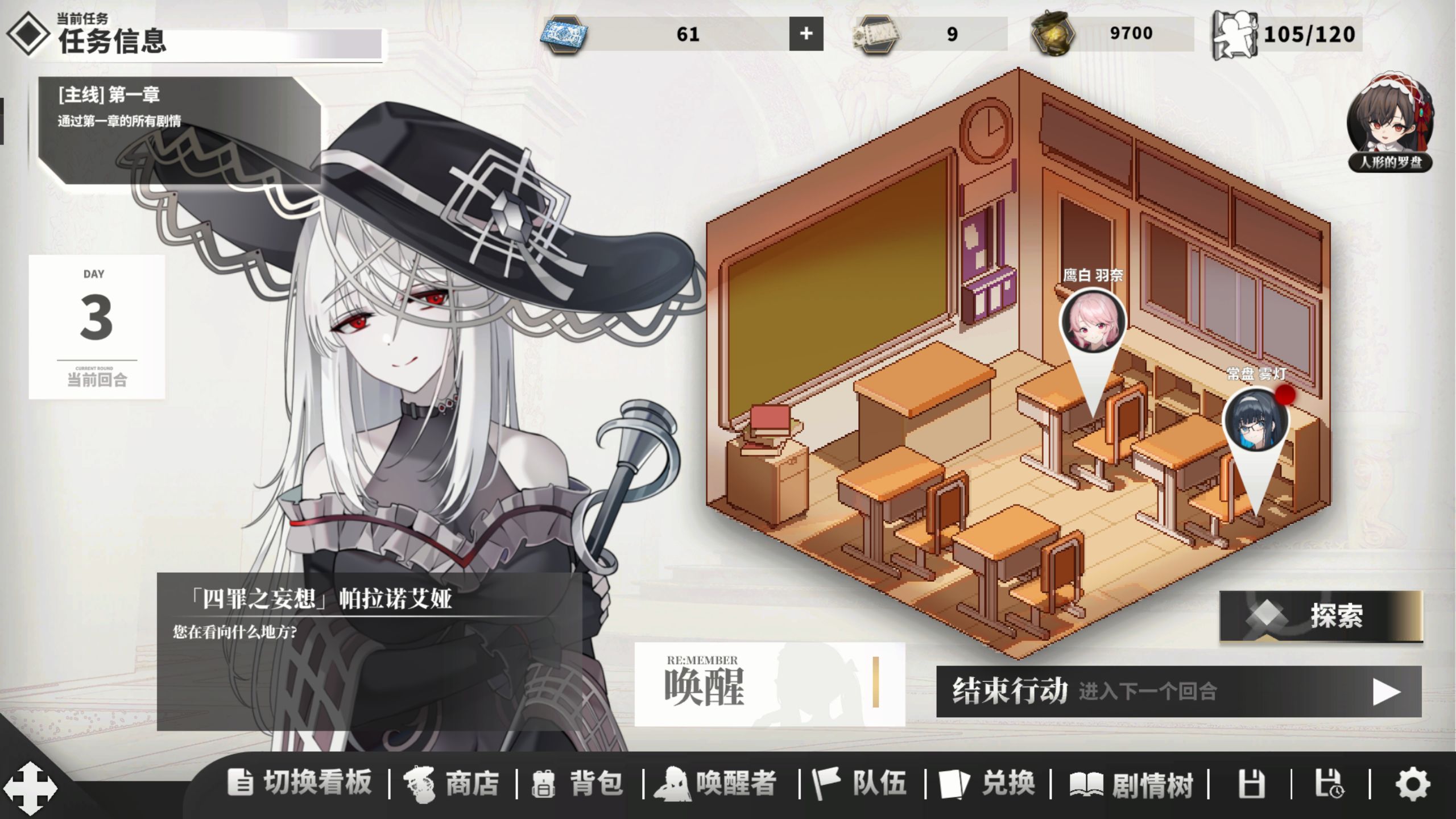This screenshot has height=819, width=1456.
Task: Open the 商店 shop
Action: (x=452, y=783)
